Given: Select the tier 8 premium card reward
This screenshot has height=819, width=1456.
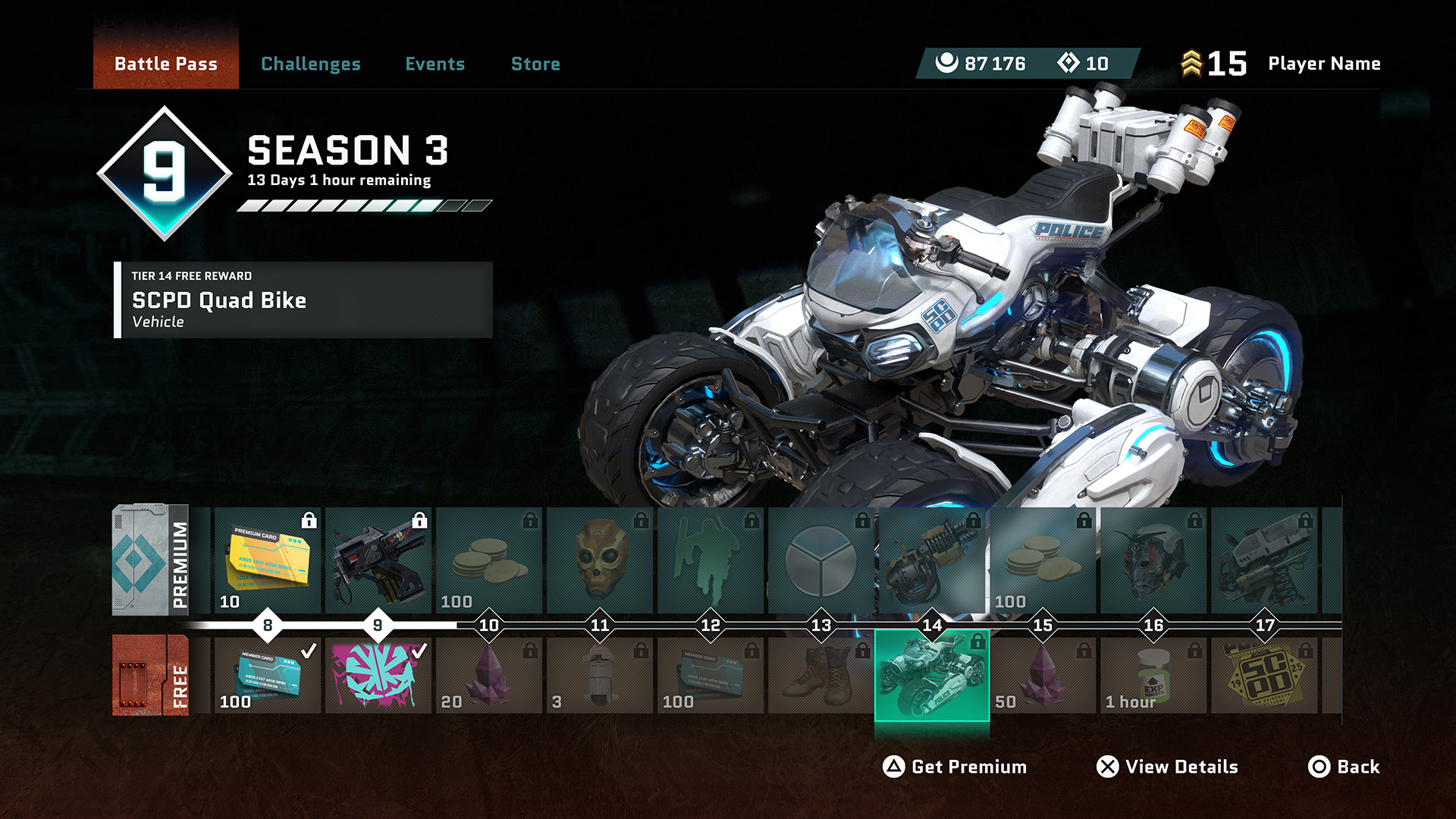Looking at the screenshot, I should (x=268, y=560).
